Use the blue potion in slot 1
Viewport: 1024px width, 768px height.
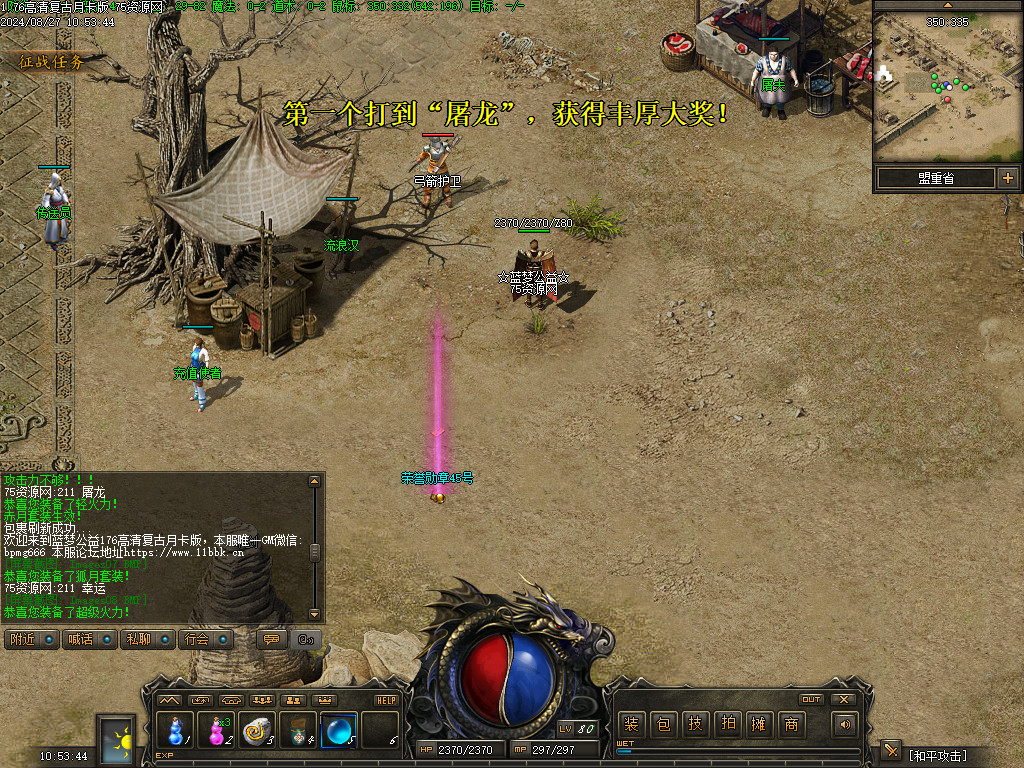[176, 730]
